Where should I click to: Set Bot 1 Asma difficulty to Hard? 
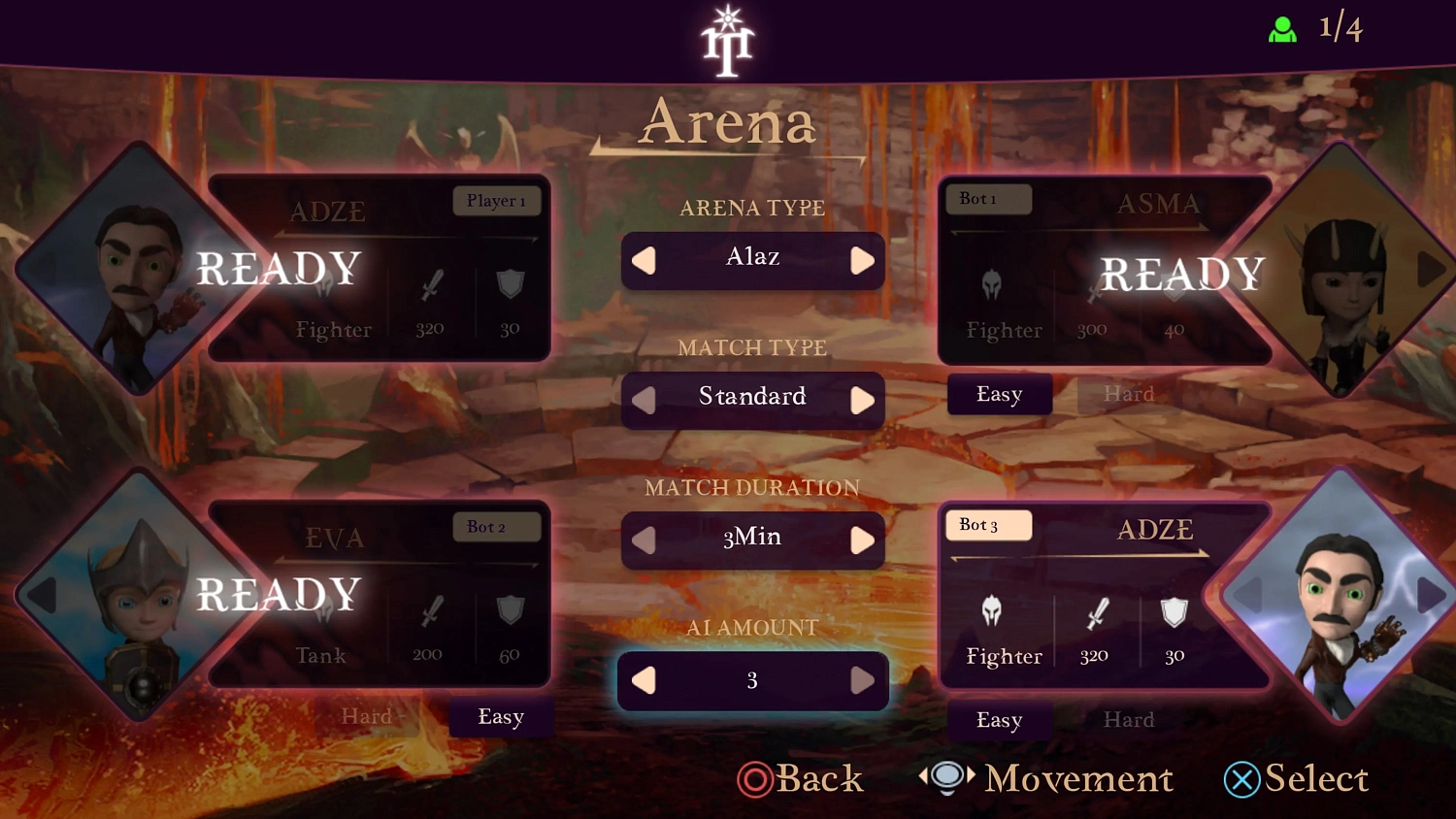click(x=1129, y=394)
